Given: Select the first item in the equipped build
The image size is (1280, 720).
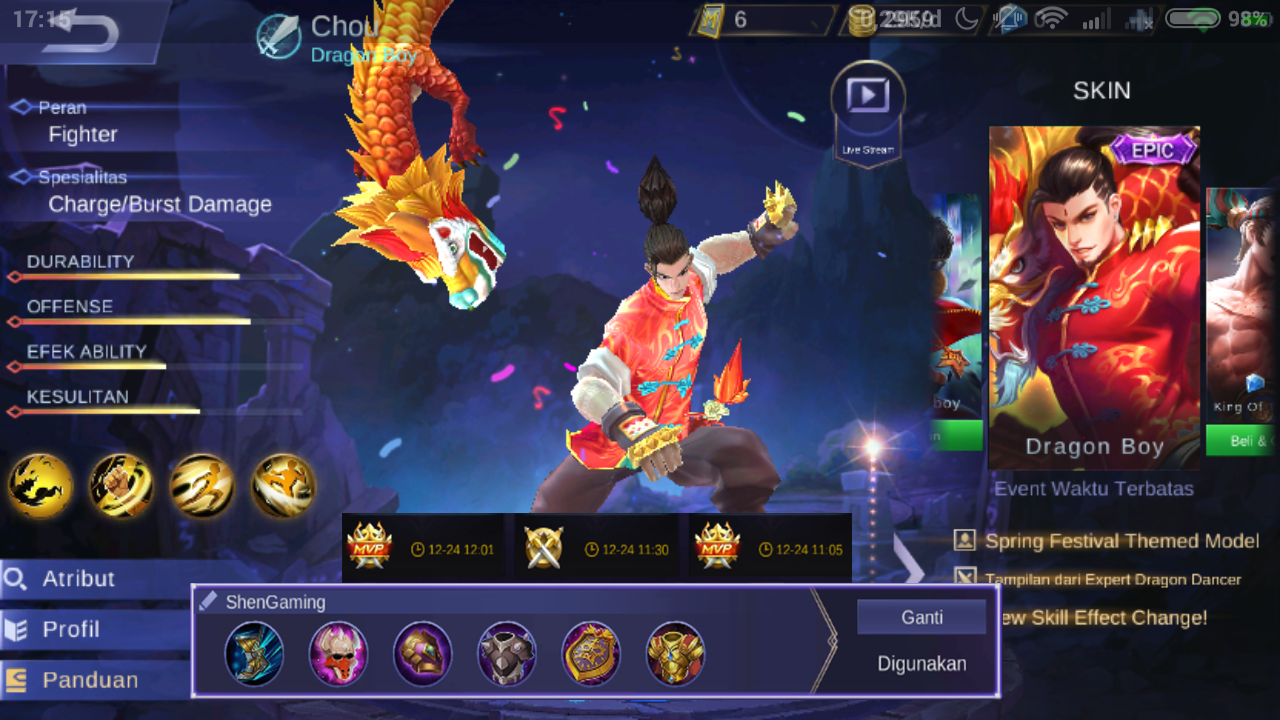Looking at the screenshot, I should click(x=253, y=652).
